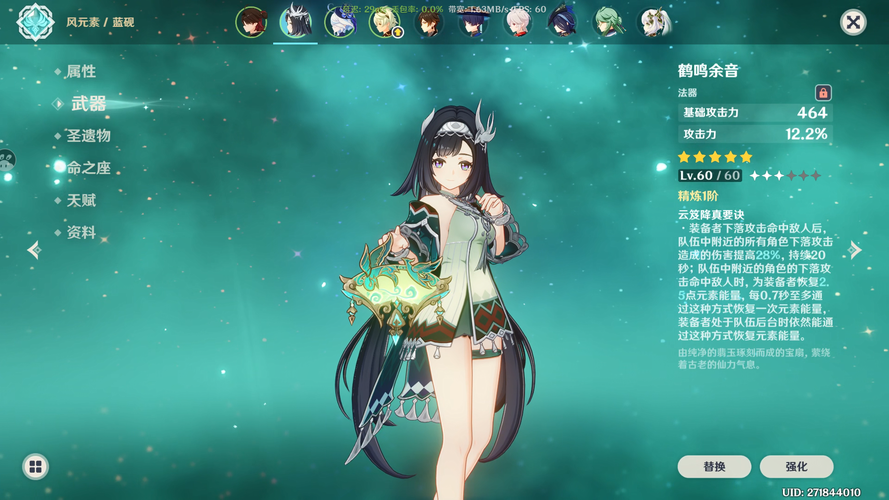Choose the blonde portrait with orange badge
This screenshot has height=500, width=889.
(383, 22)
